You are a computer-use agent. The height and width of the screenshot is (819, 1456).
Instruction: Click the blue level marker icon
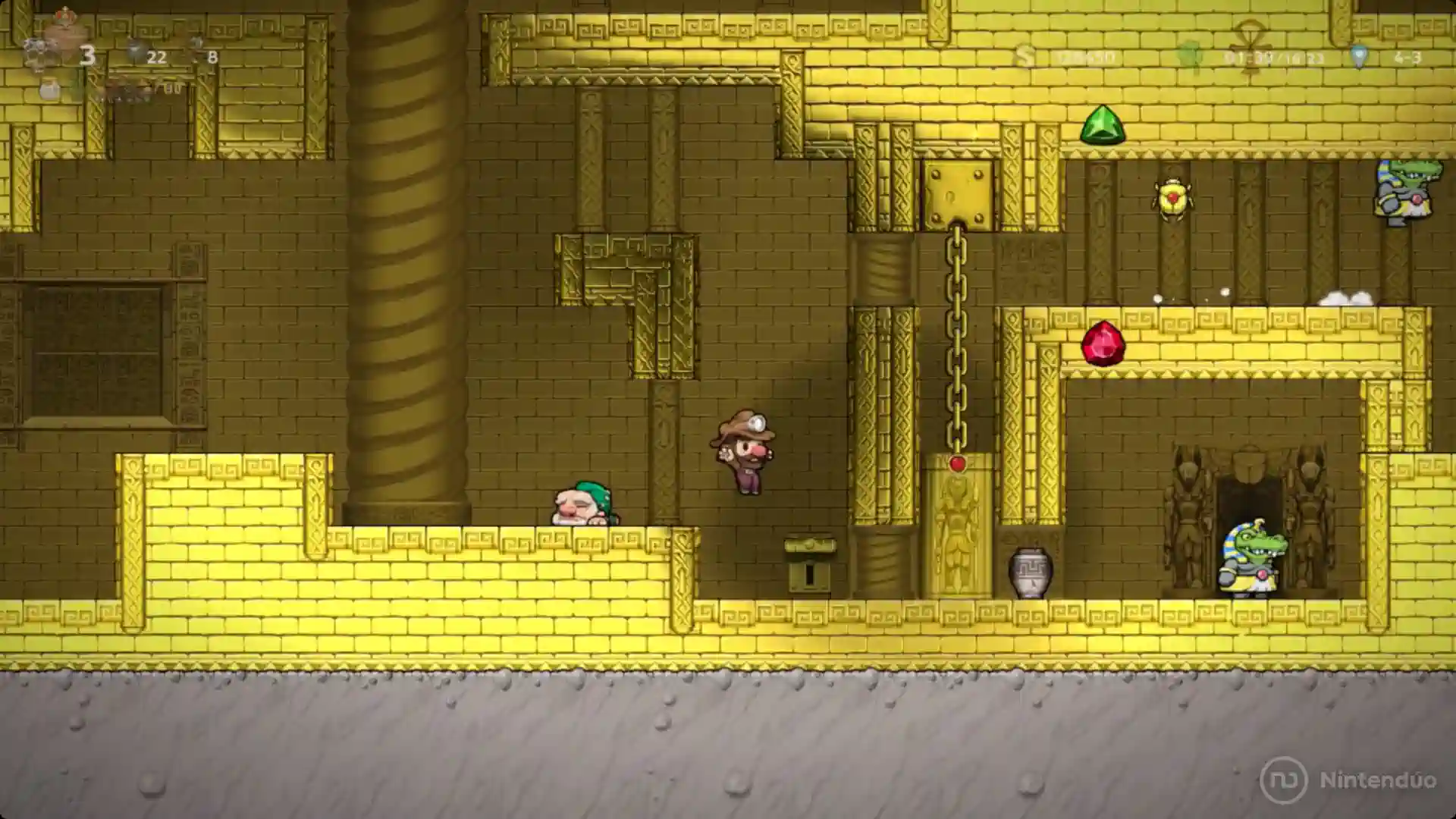(x=1359, y=57)
